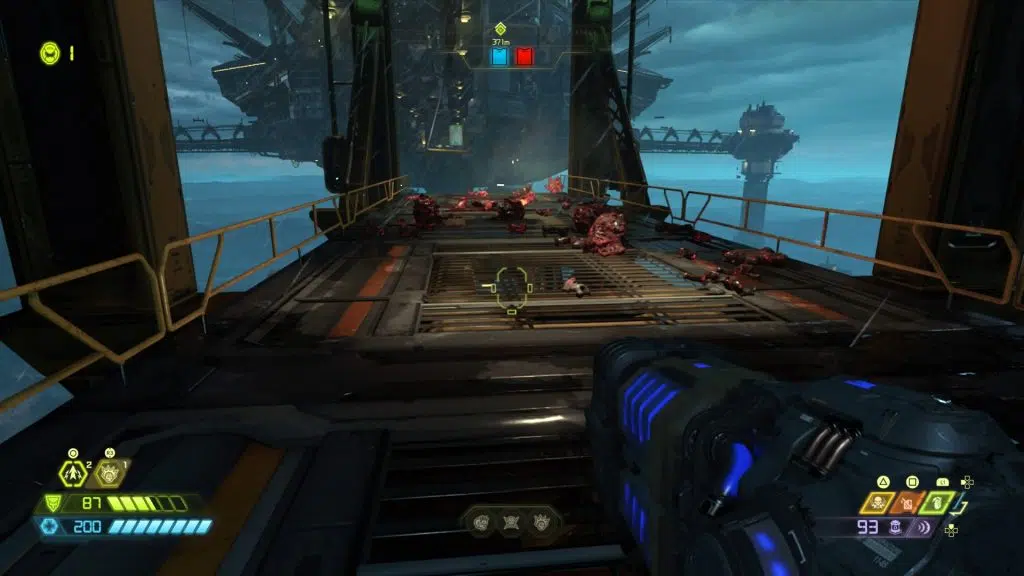Select the frag grenade equipment icon
This screenshot has width=1024, height=576.
click(73, 472)
